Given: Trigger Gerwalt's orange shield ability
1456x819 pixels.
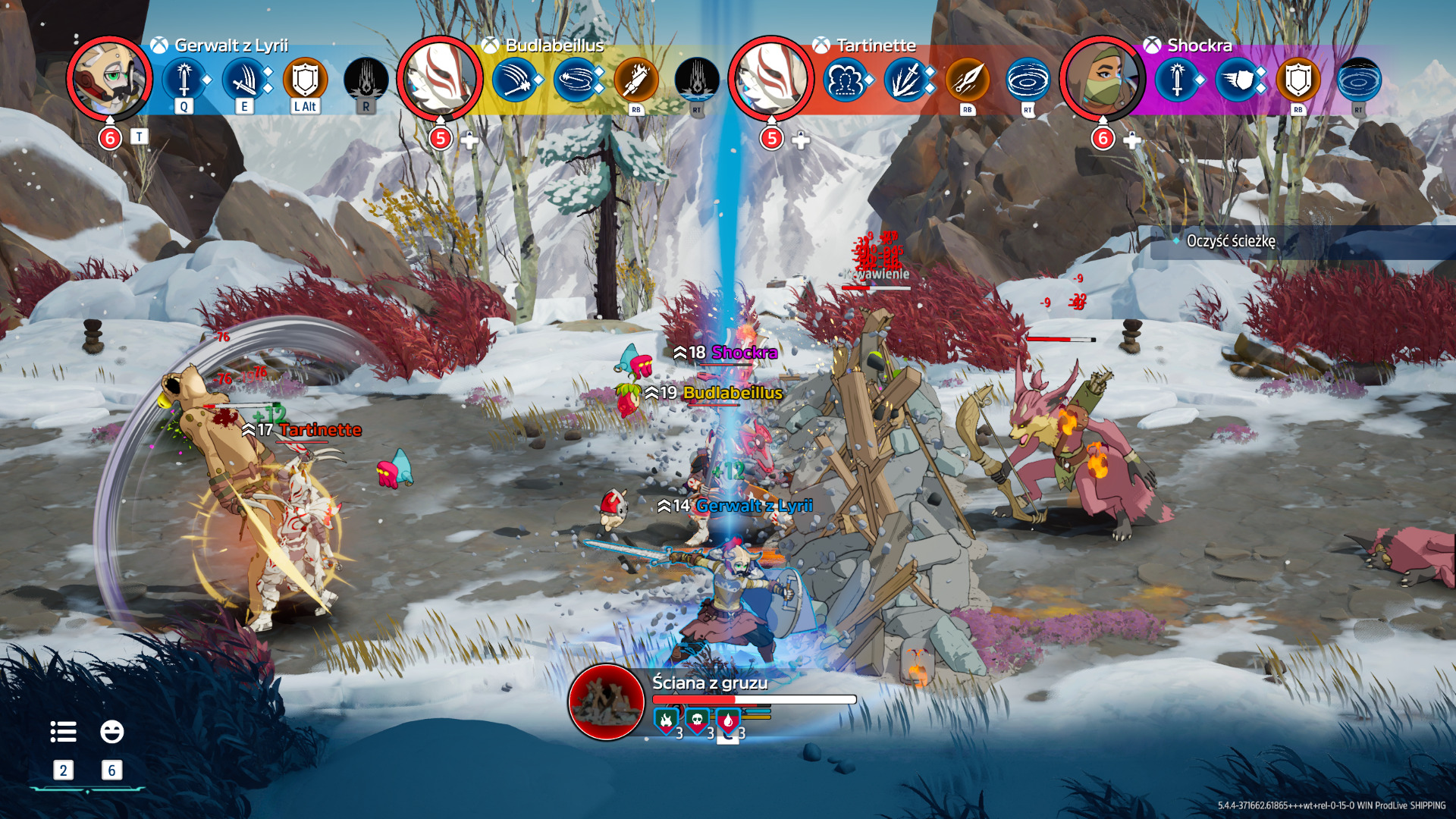Looking at the screenshot, I should point(305,79).
